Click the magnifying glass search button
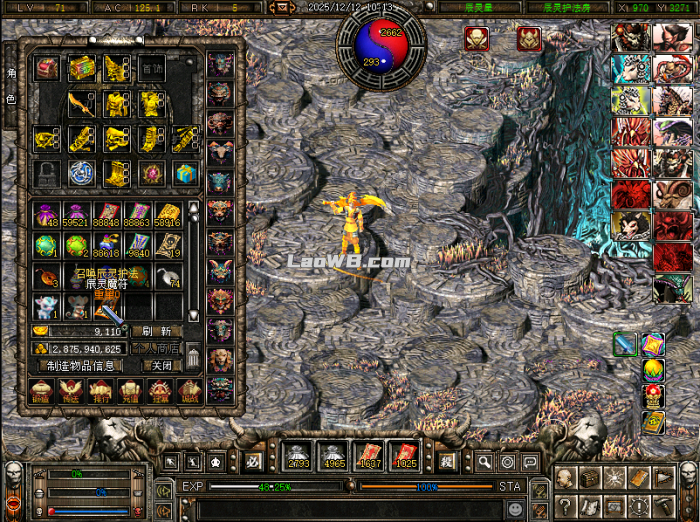700x522 pixels. coord(484,462)
